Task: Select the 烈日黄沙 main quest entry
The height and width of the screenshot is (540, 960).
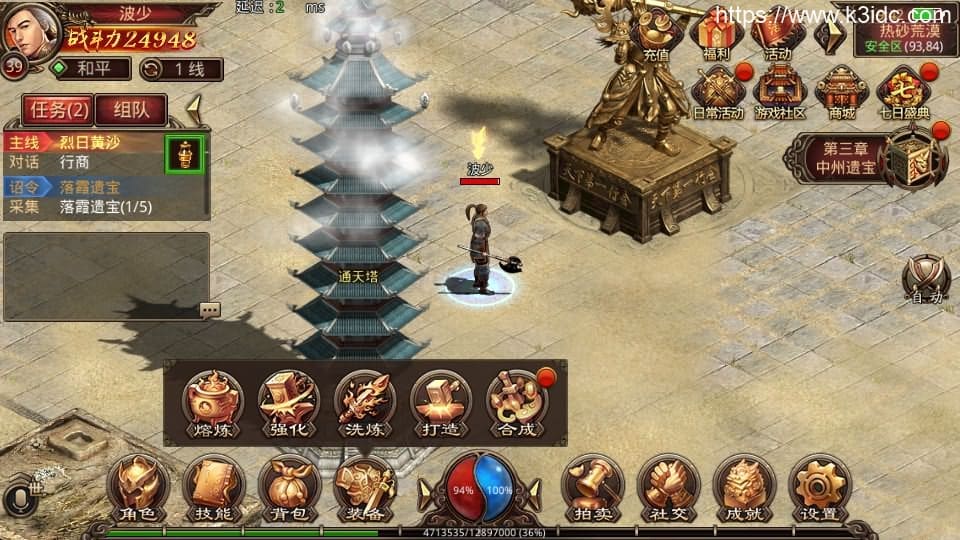Action: [x=88, y=140]
